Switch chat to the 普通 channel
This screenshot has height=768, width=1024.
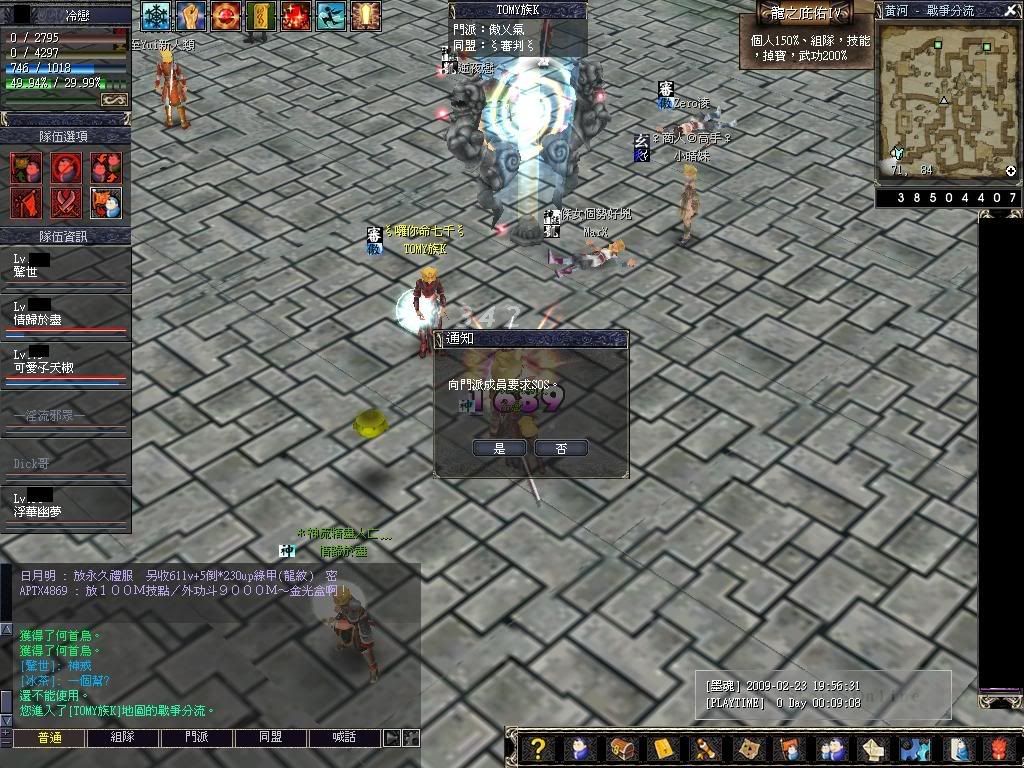coord(49,738)
